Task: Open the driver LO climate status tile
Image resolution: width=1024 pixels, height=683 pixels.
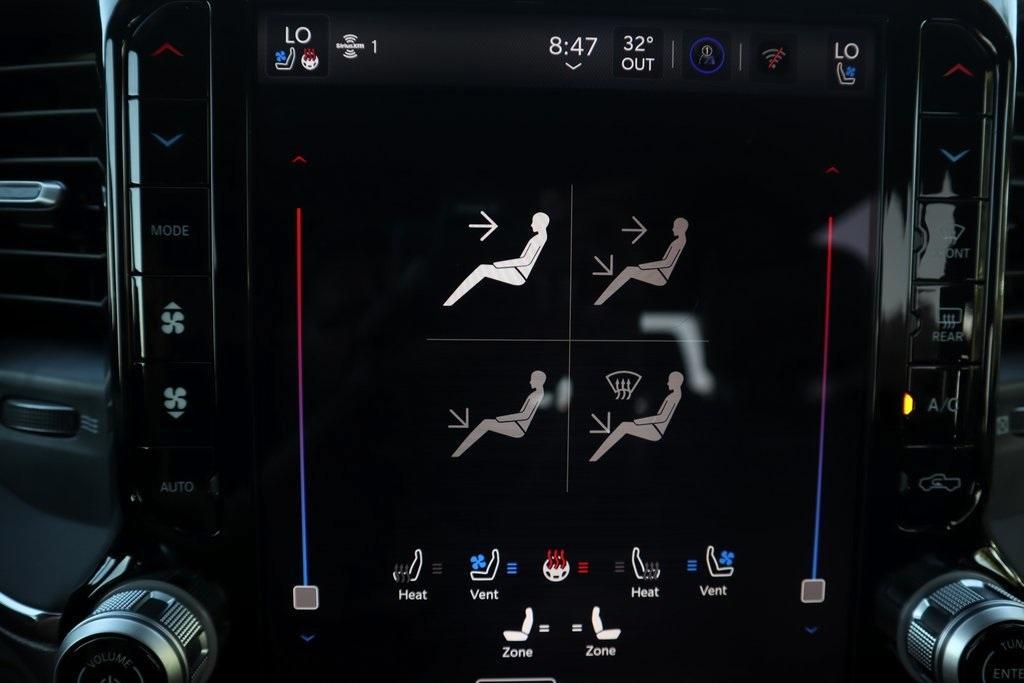Action: tap(297, 47)
